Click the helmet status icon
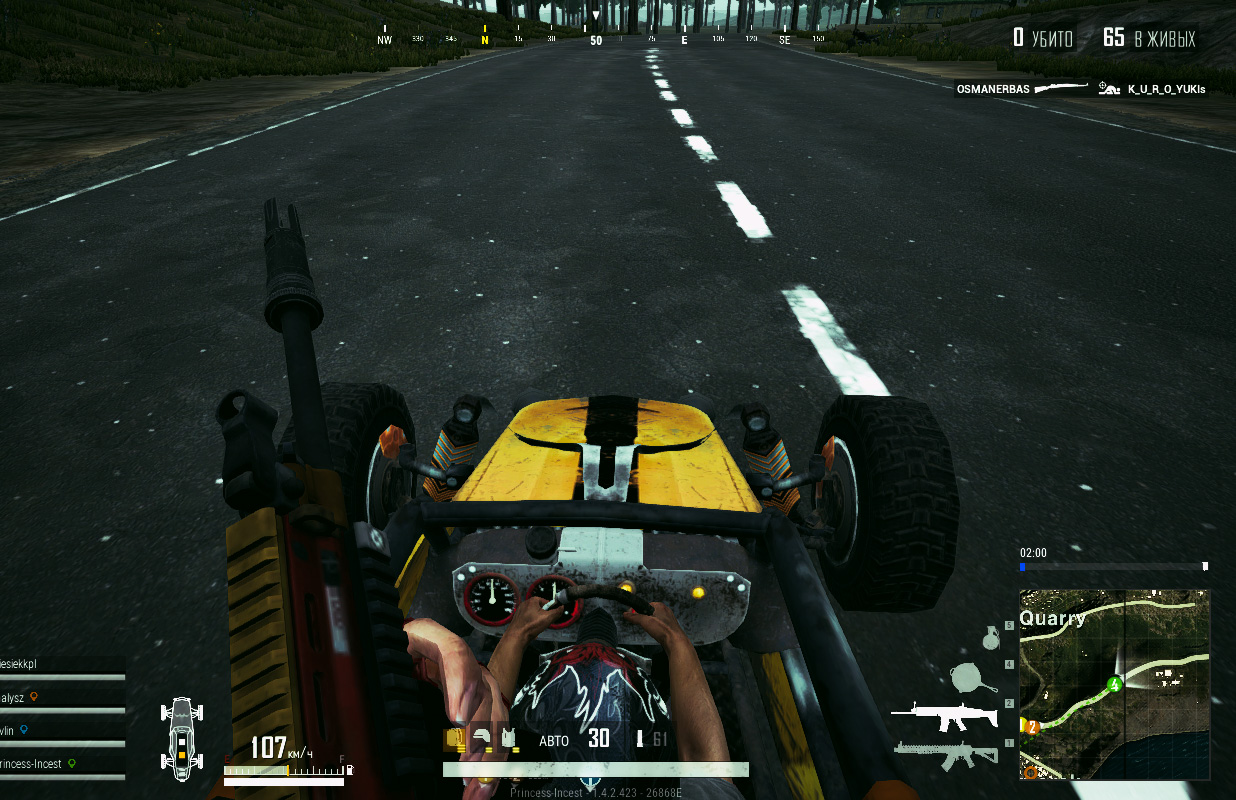1236x800 pixels. tap(483, 739)
